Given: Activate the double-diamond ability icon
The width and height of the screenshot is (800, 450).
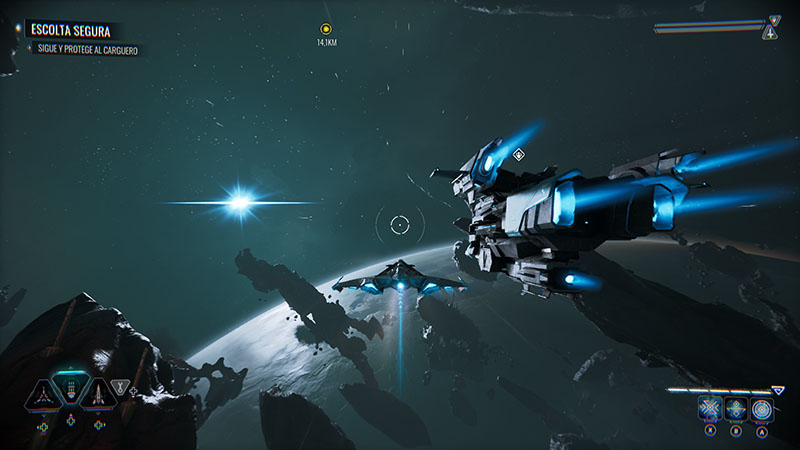Looking at the screenshot, I should click(736, 409).
